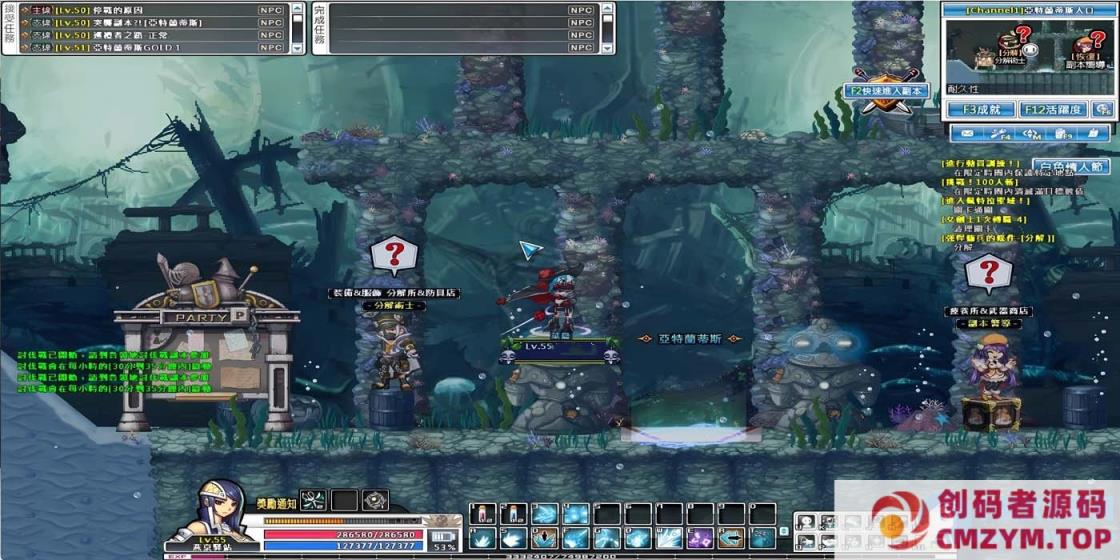The width and height of the screenshot is (1120, 560).
Task: Open the F12 activity panel
Action: coord(1050,110)
